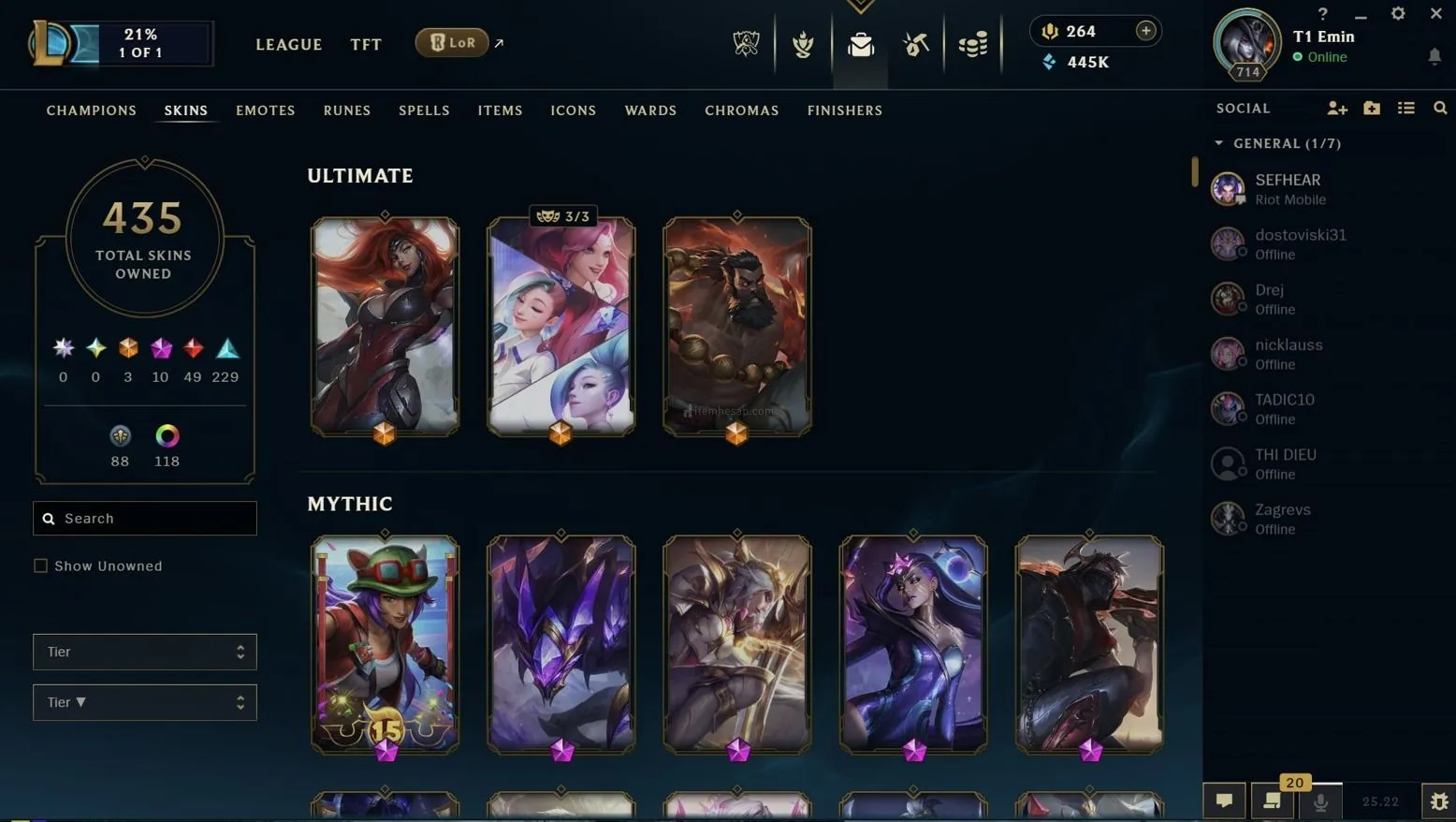Choose the Seraphine 3/3 ultimate skin card
The height and width of the screenshot is (822, 1456).
point(561,326)
